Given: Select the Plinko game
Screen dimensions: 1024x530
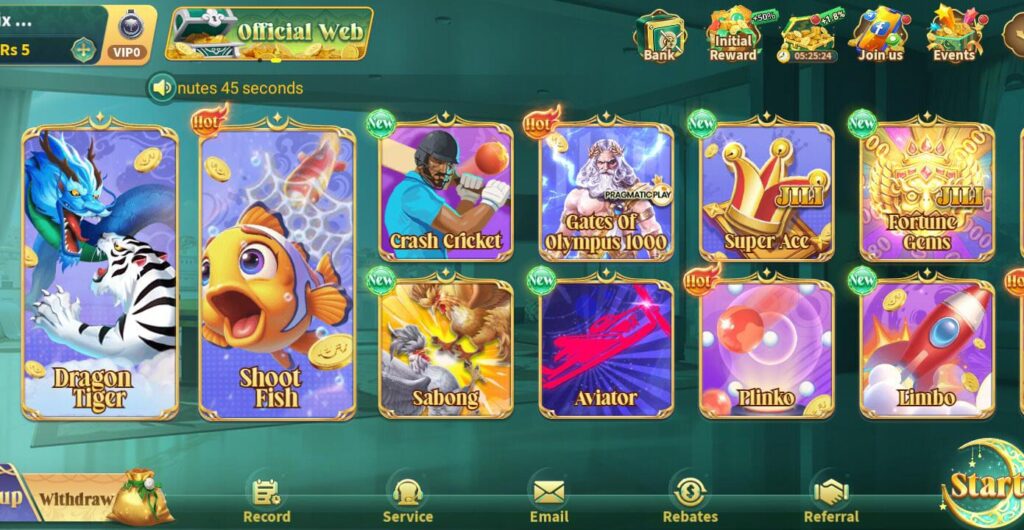Looking at the screenshot, I should 766,348.
